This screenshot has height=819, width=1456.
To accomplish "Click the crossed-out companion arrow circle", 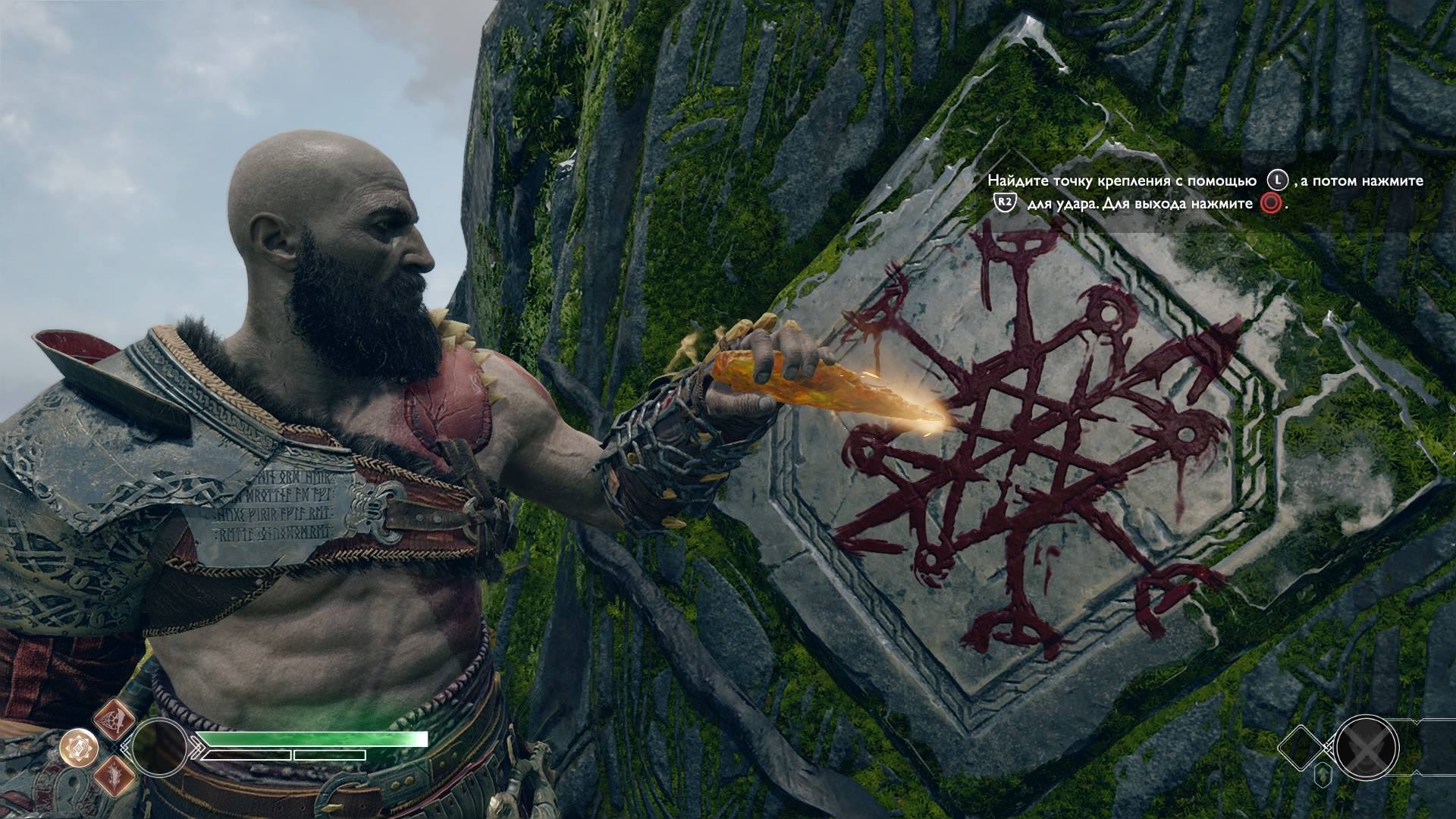I will coord(1367,748).
